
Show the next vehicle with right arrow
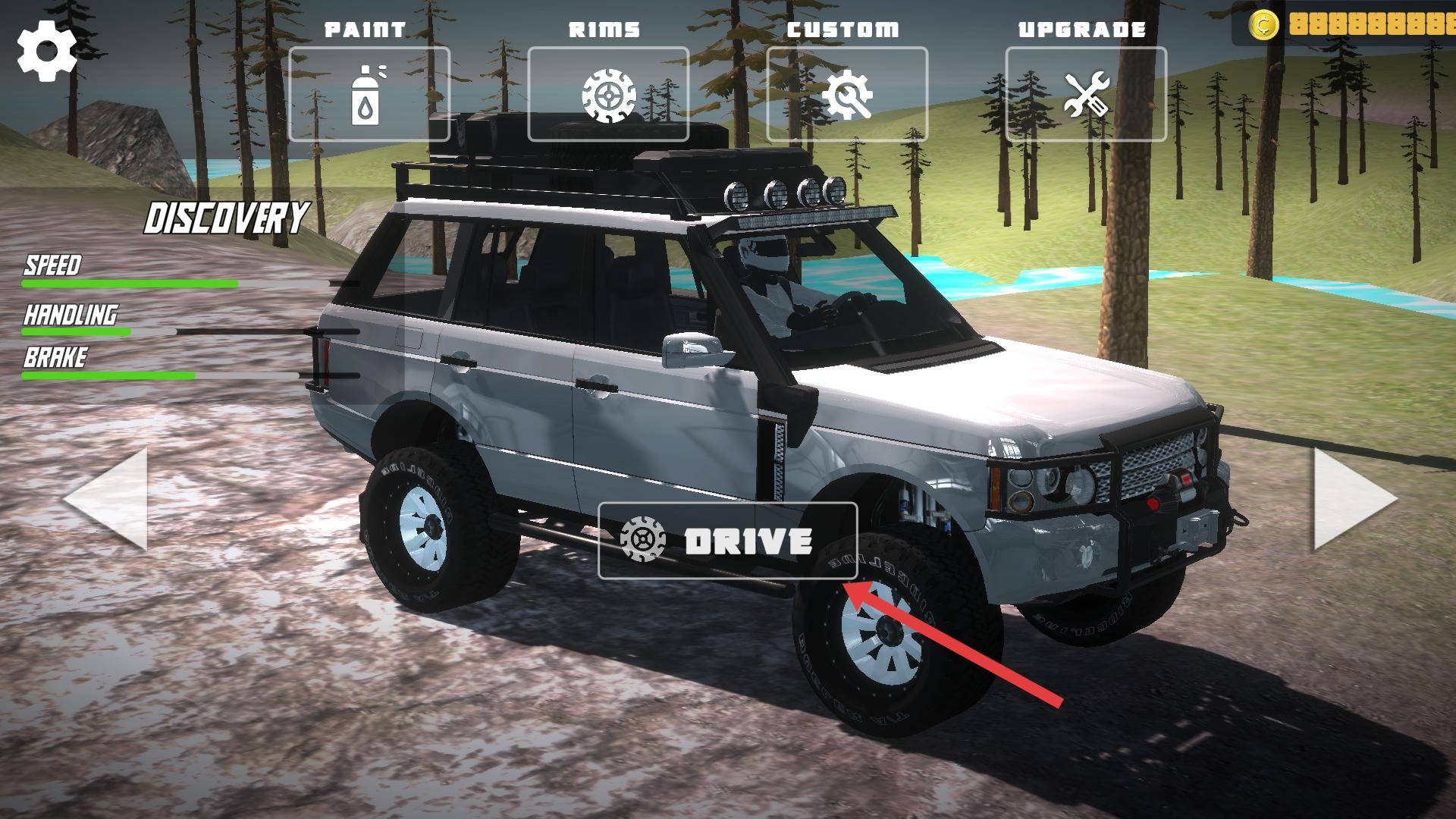coord(1354,499)
